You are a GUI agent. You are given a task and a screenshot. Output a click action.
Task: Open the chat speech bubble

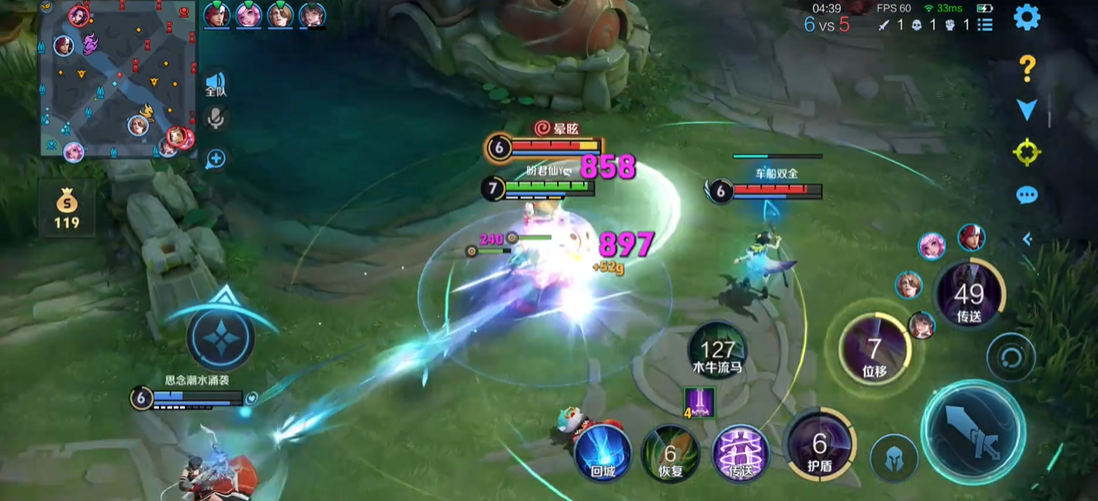[1027, 195]
